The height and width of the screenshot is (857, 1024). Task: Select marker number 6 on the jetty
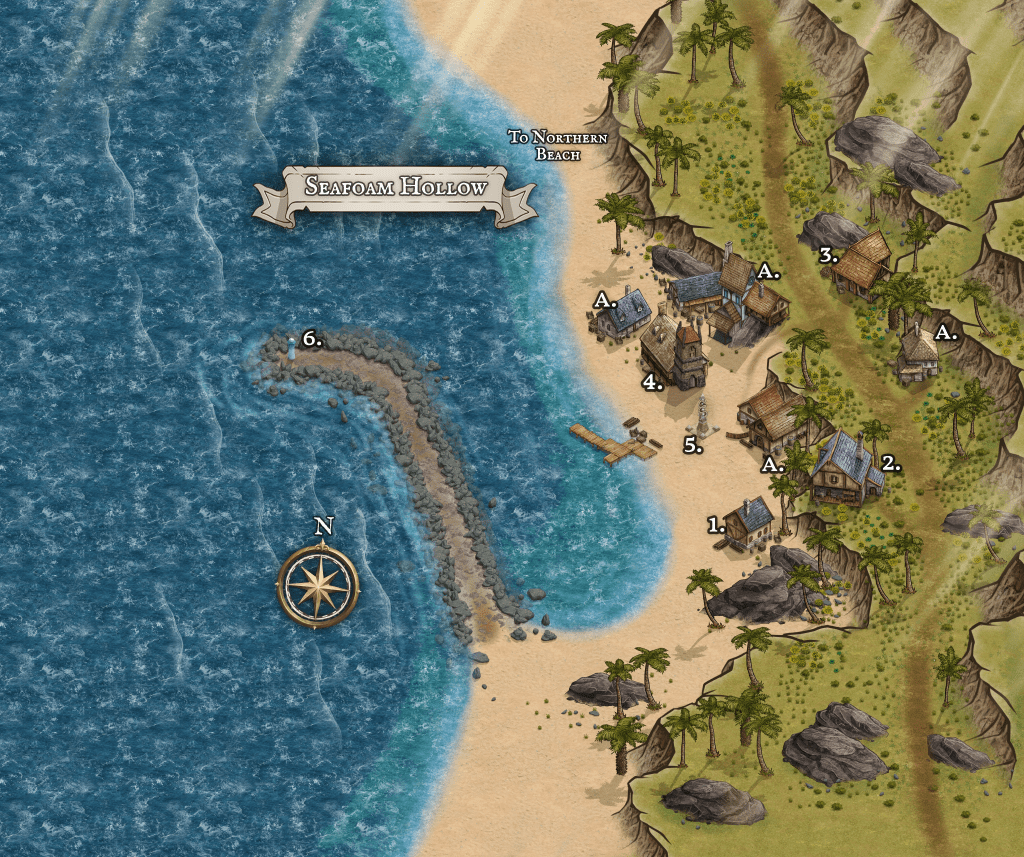pos(312,340)
